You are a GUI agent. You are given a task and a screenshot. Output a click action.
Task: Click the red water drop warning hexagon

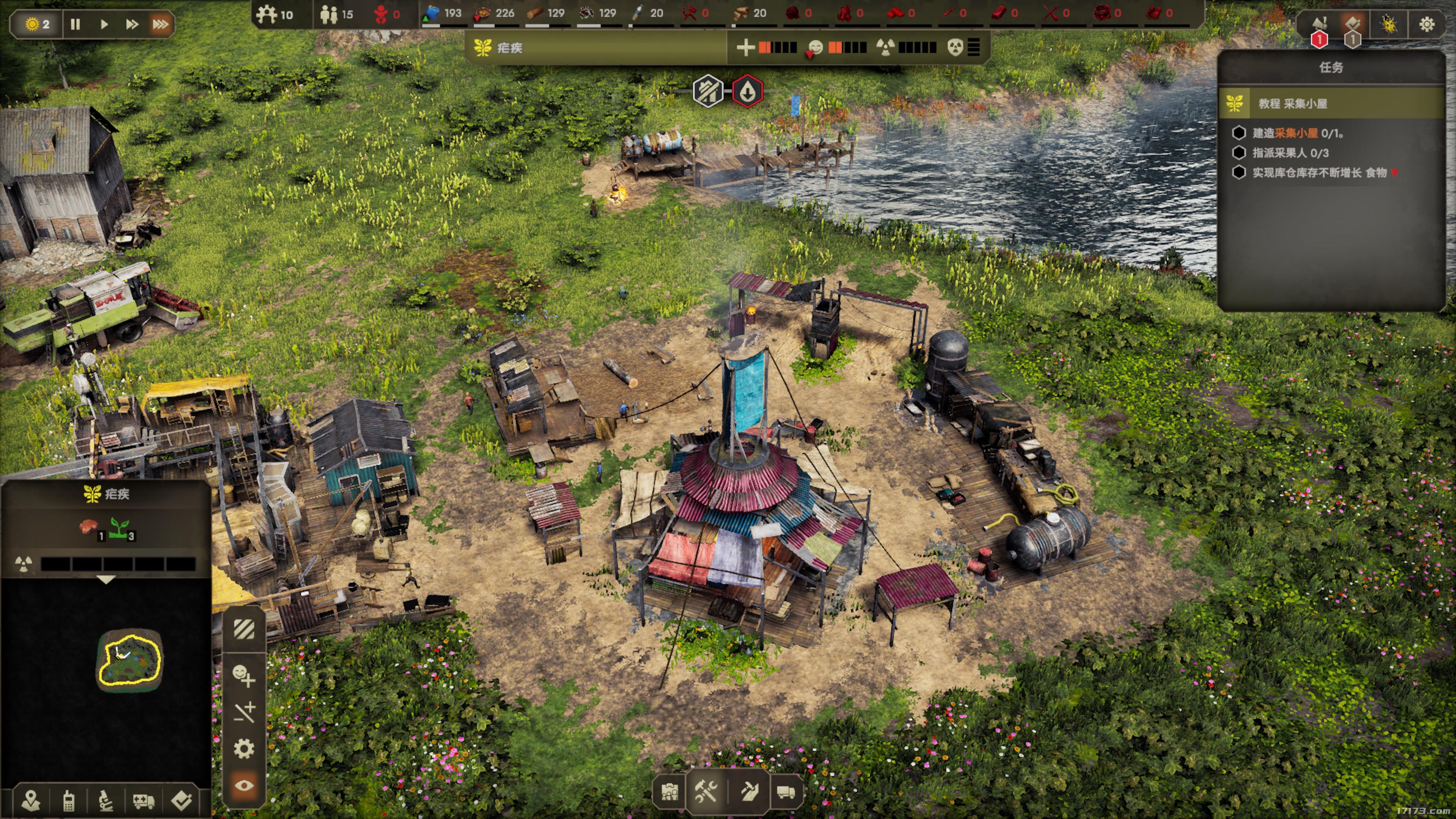click(x=747, y=91)
